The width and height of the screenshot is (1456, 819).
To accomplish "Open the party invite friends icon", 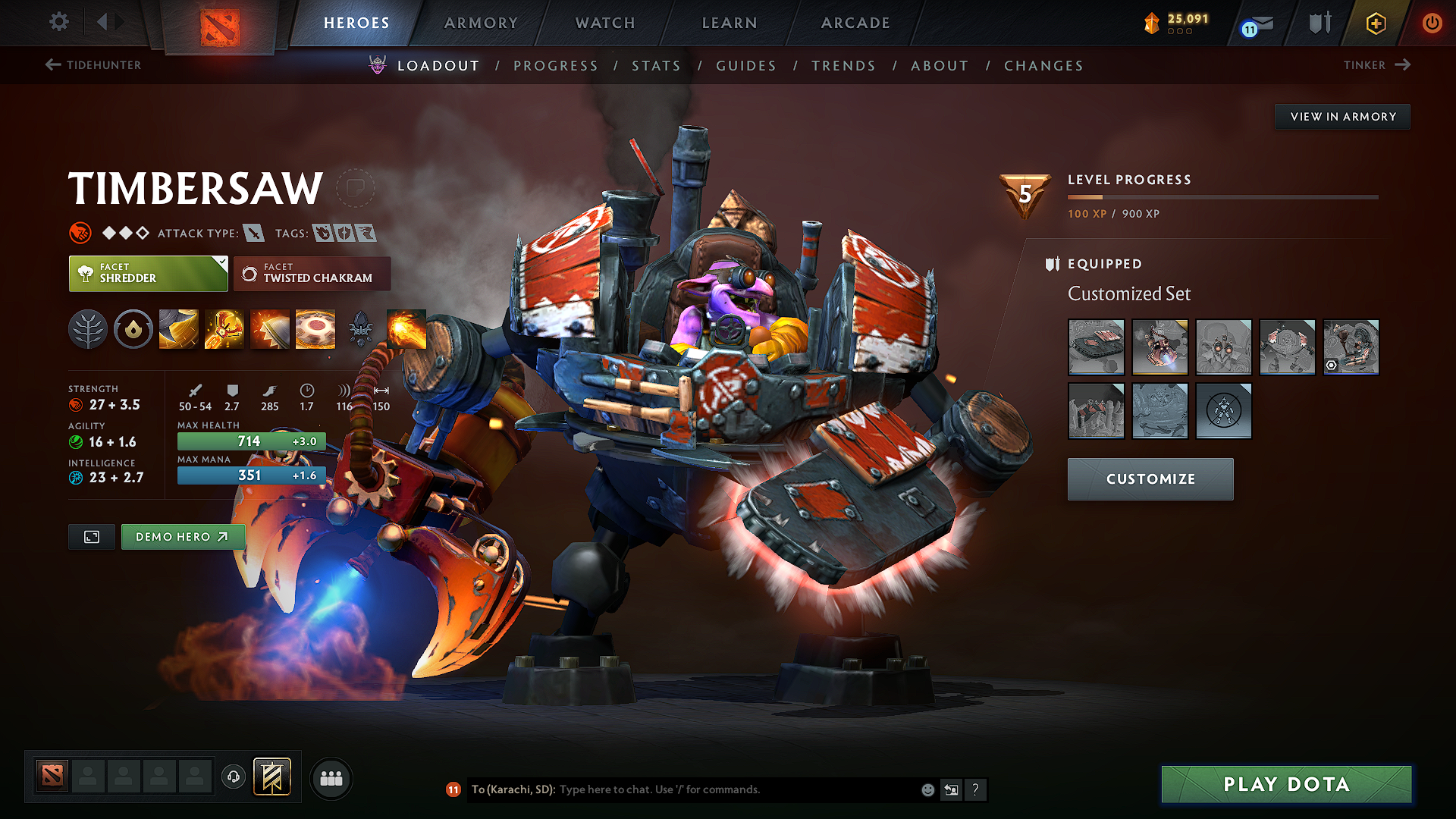I will click(x=331, y=777).
